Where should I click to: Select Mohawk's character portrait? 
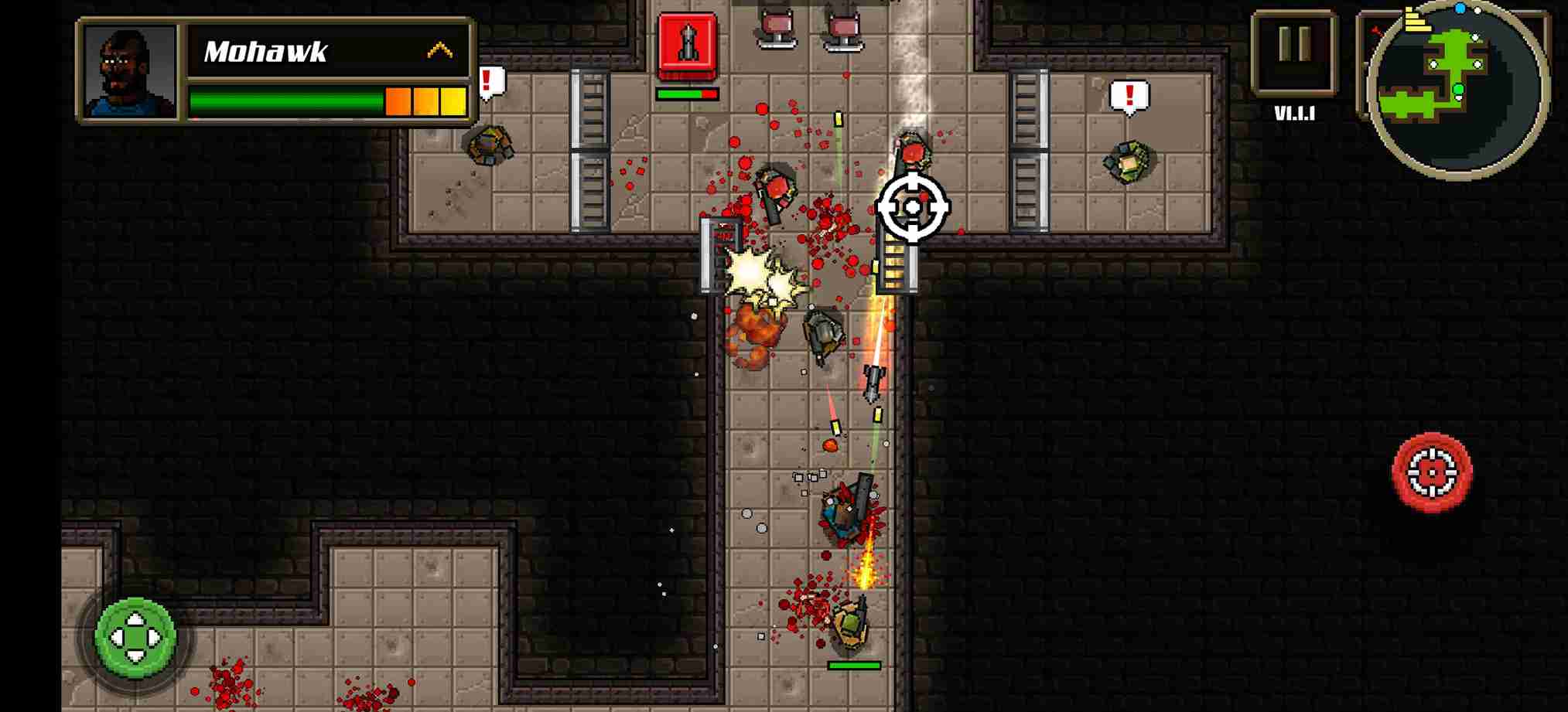130,71
